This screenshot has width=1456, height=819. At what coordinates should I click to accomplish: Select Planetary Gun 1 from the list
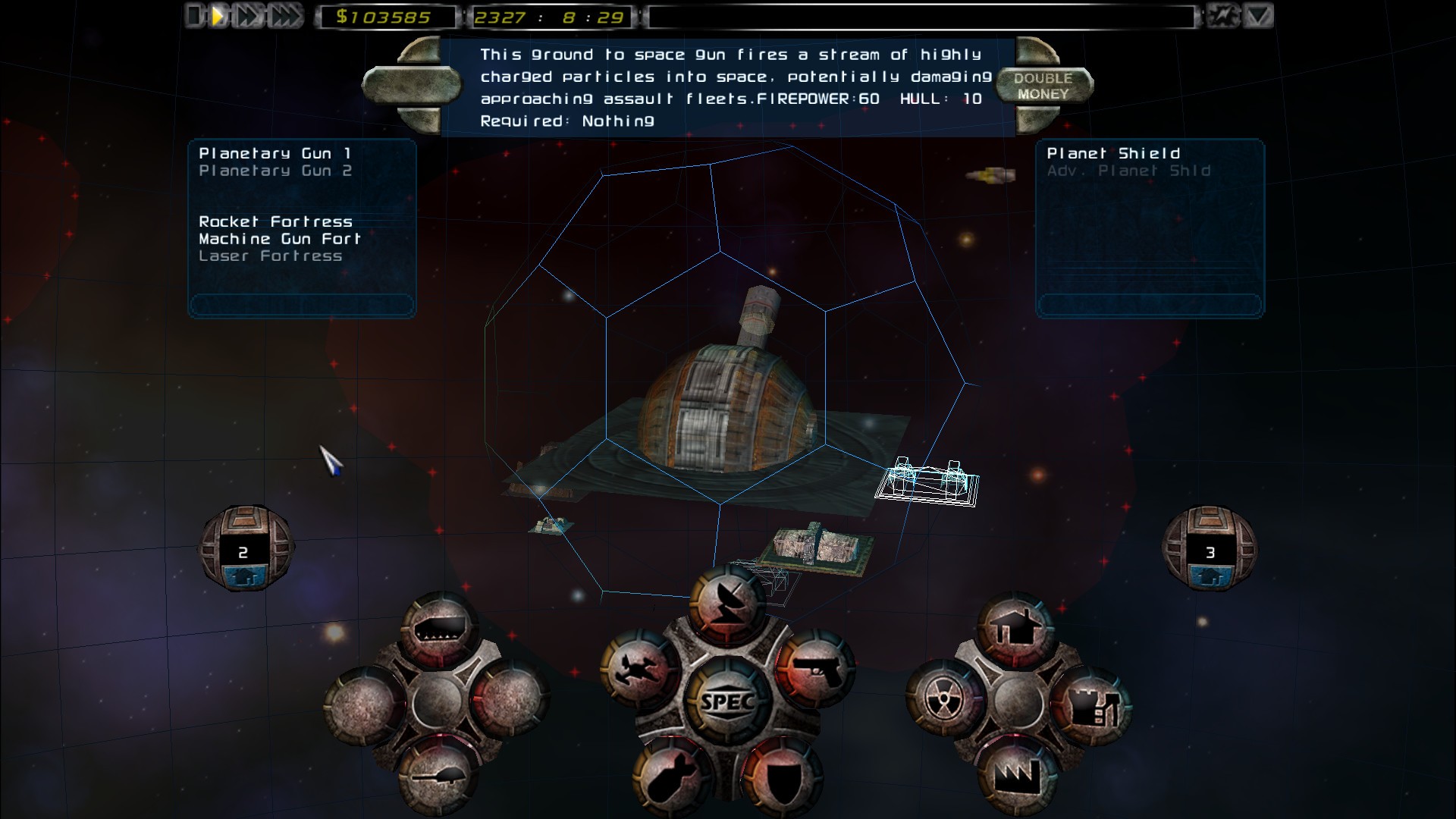275,153
